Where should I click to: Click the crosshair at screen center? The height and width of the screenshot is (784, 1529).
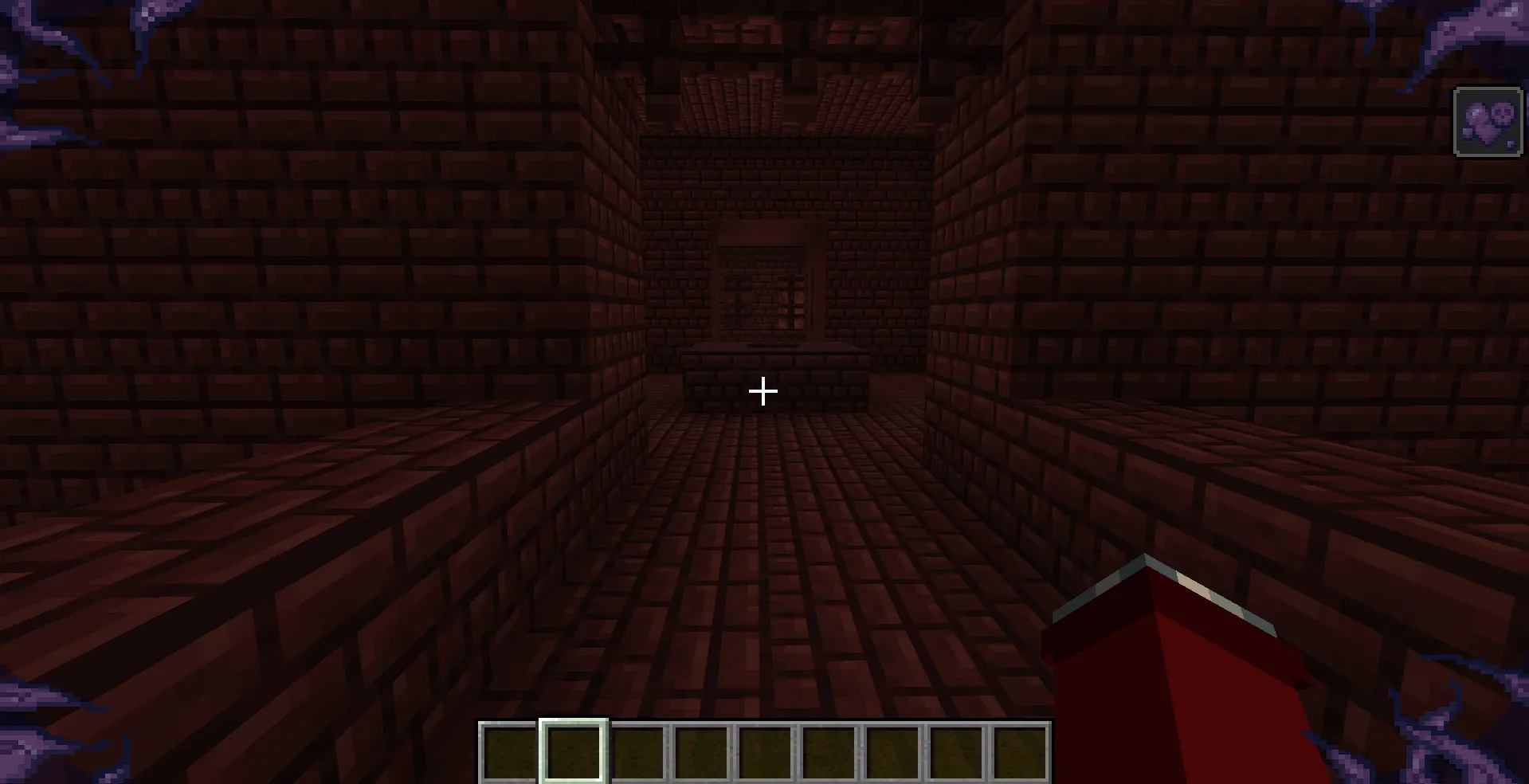(x=763, y=391)
